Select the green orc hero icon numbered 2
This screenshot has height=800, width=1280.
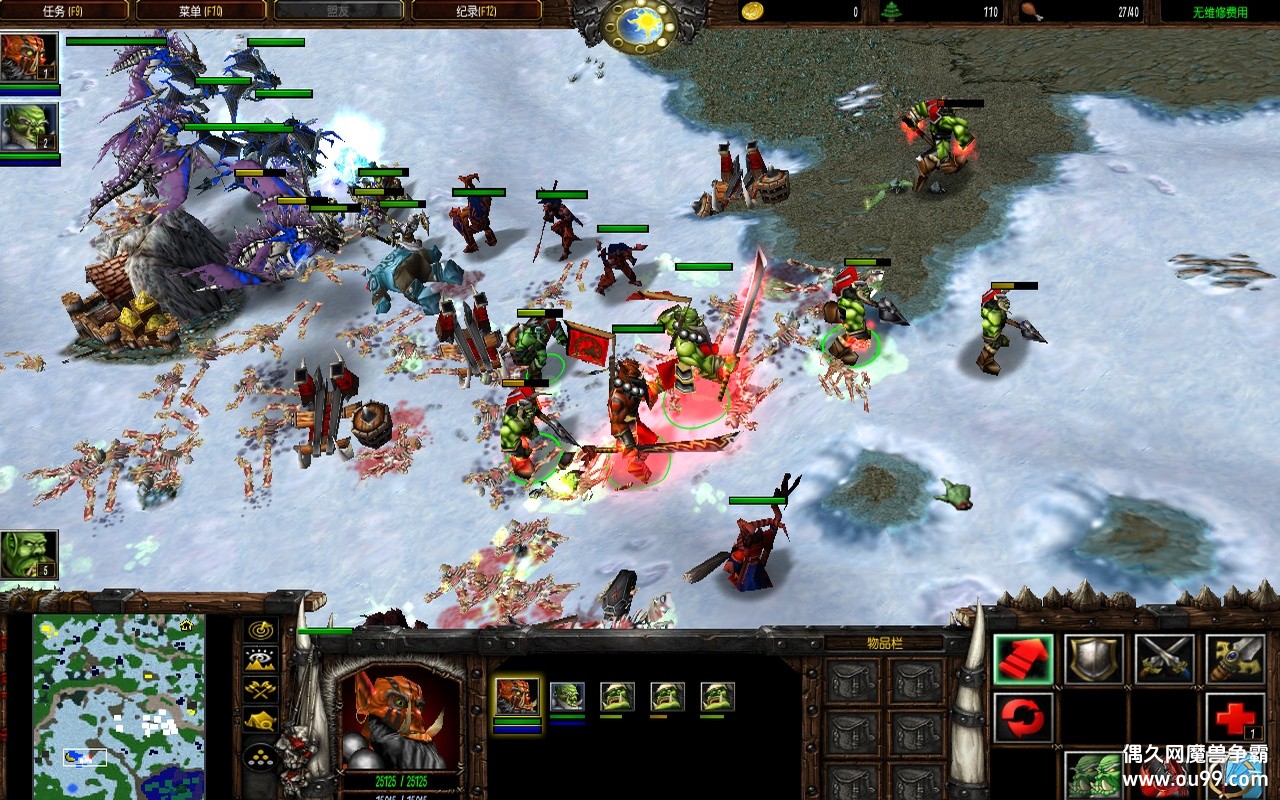pyautogui.click(x=29, y=127)
